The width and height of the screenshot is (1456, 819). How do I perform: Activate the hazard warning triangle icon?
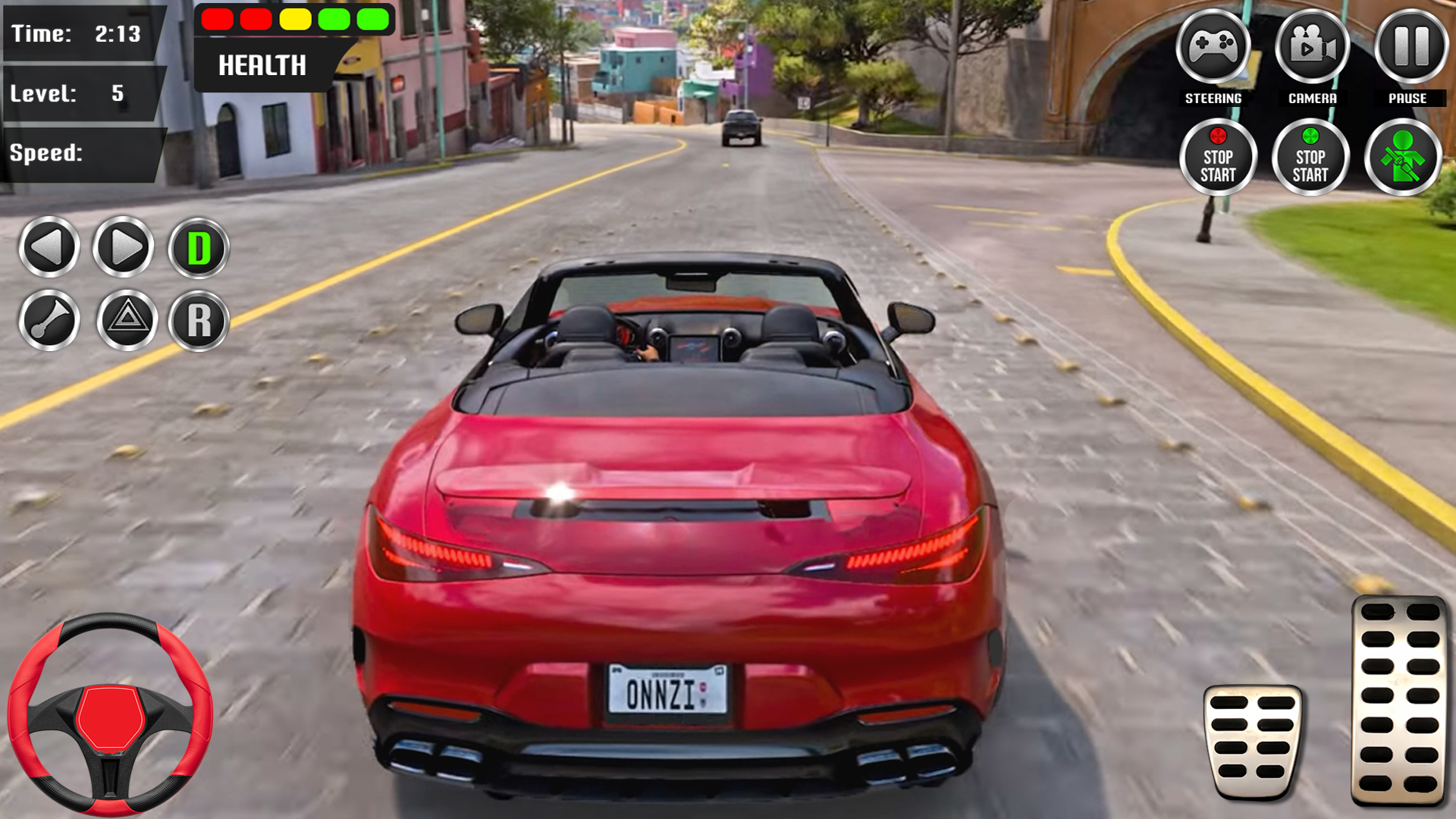point(124,321)
